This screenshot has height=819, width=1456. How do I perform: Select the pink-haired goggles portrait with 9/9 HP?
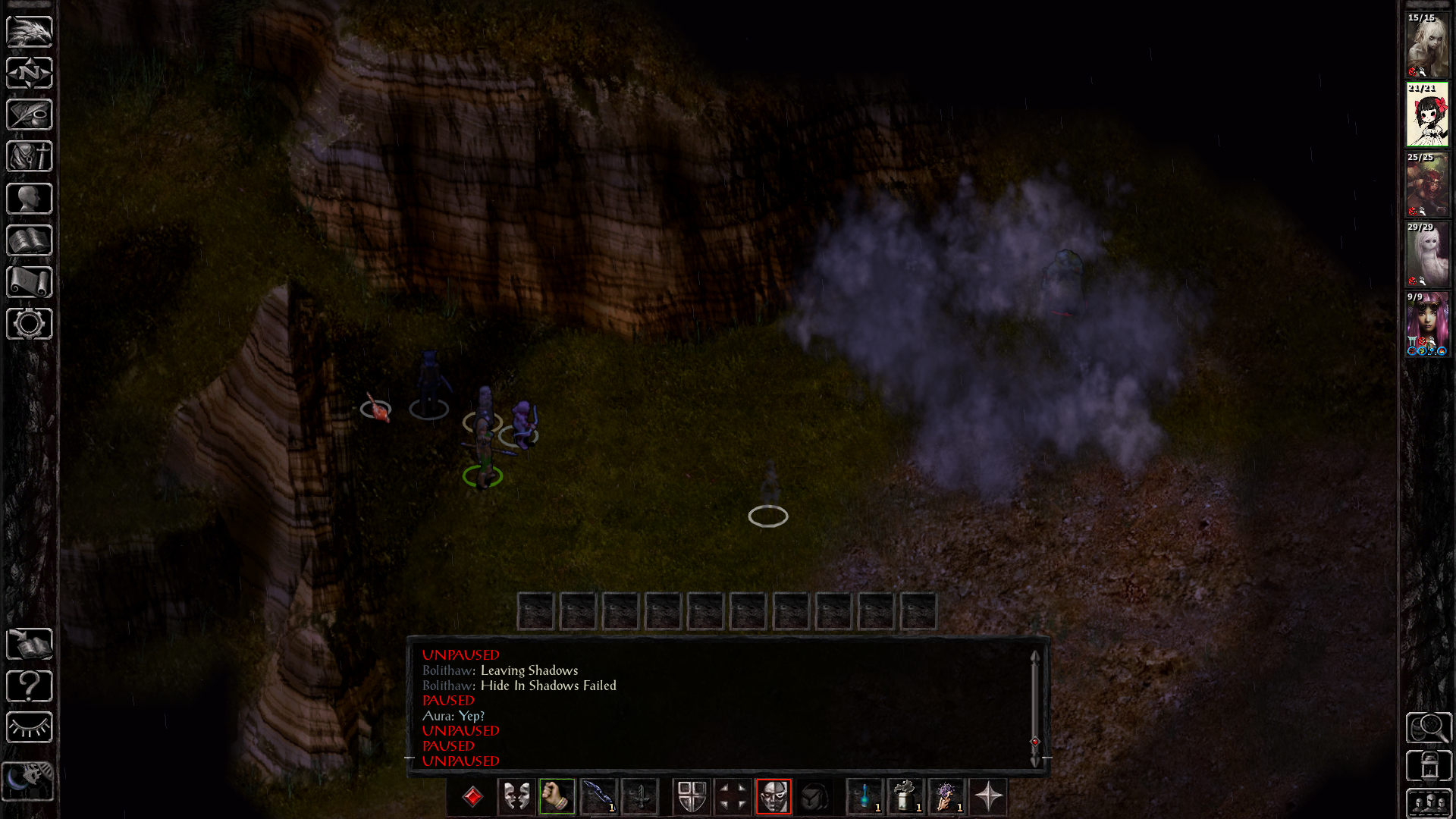coord(1427,325)
